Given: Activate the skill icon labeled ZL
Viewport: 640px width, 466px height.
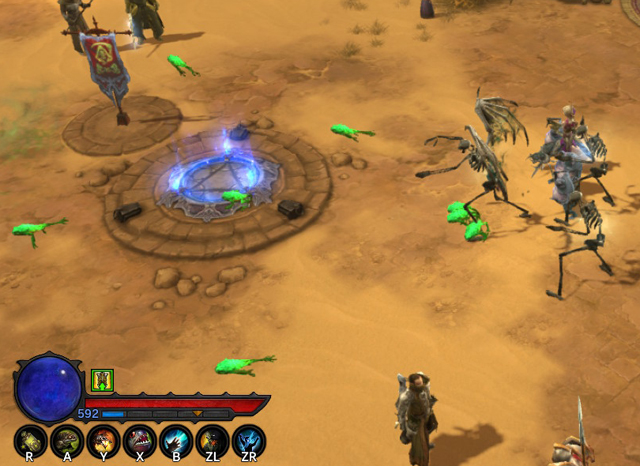Looking at the screenshot, I should pyautogui.click(x=212, y=440).
